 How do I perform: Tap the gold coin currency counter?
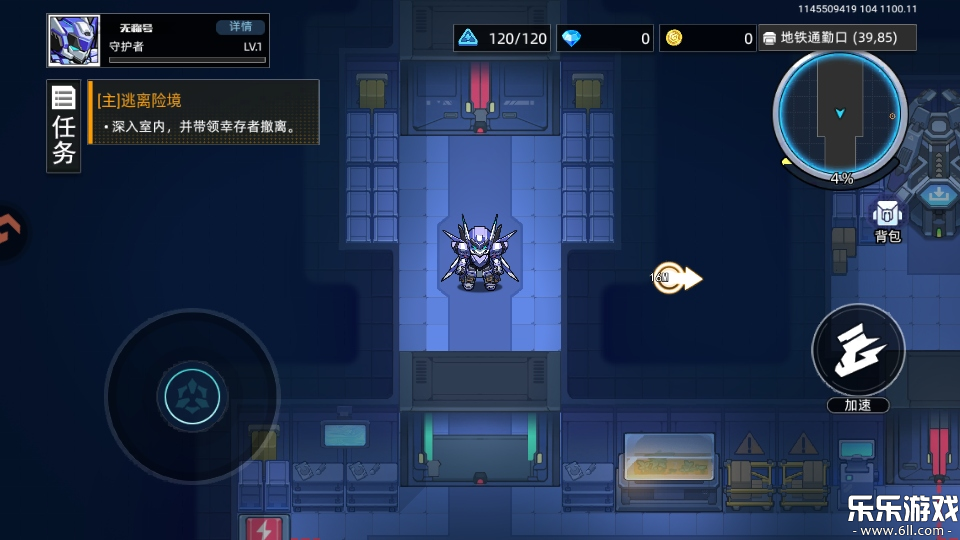(708, 39)
